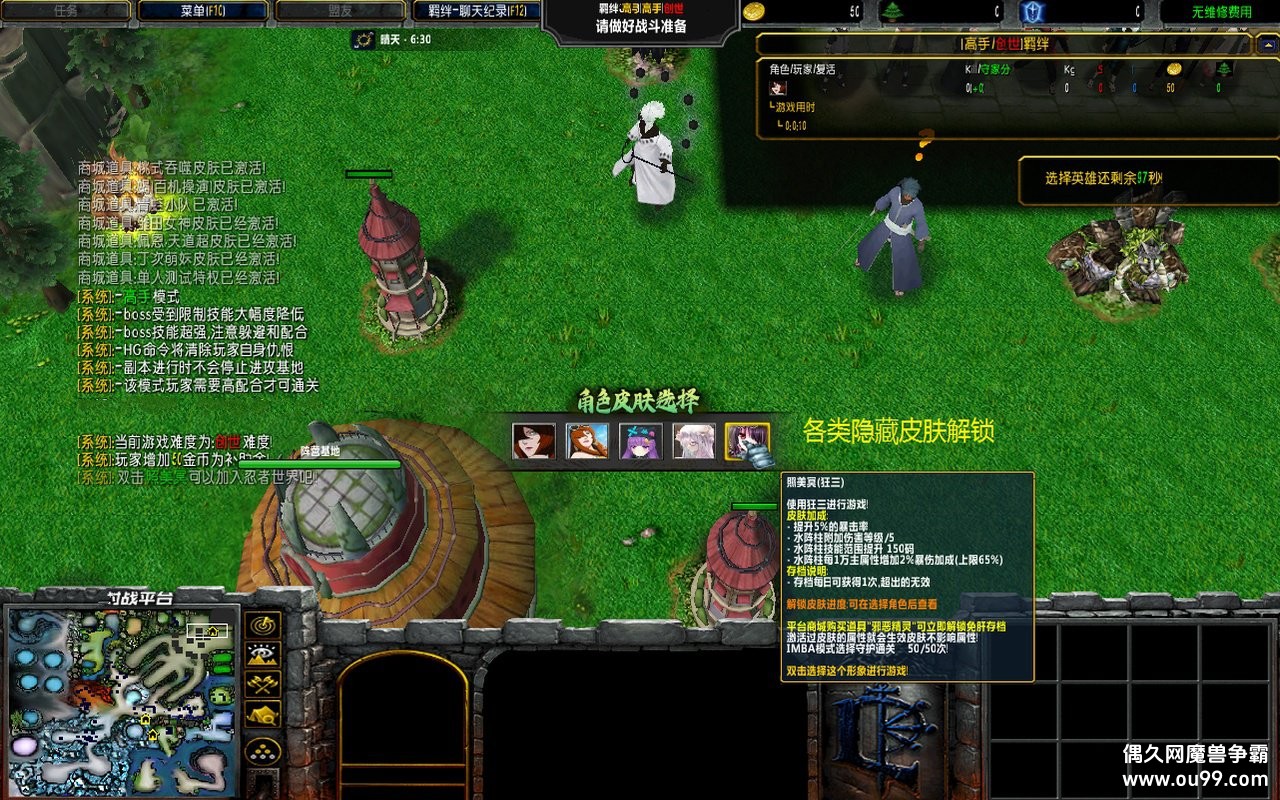This screenshot has height=800, width=1280.
Task: Click the green lumber tree resource icon
Action: point(892,12)
